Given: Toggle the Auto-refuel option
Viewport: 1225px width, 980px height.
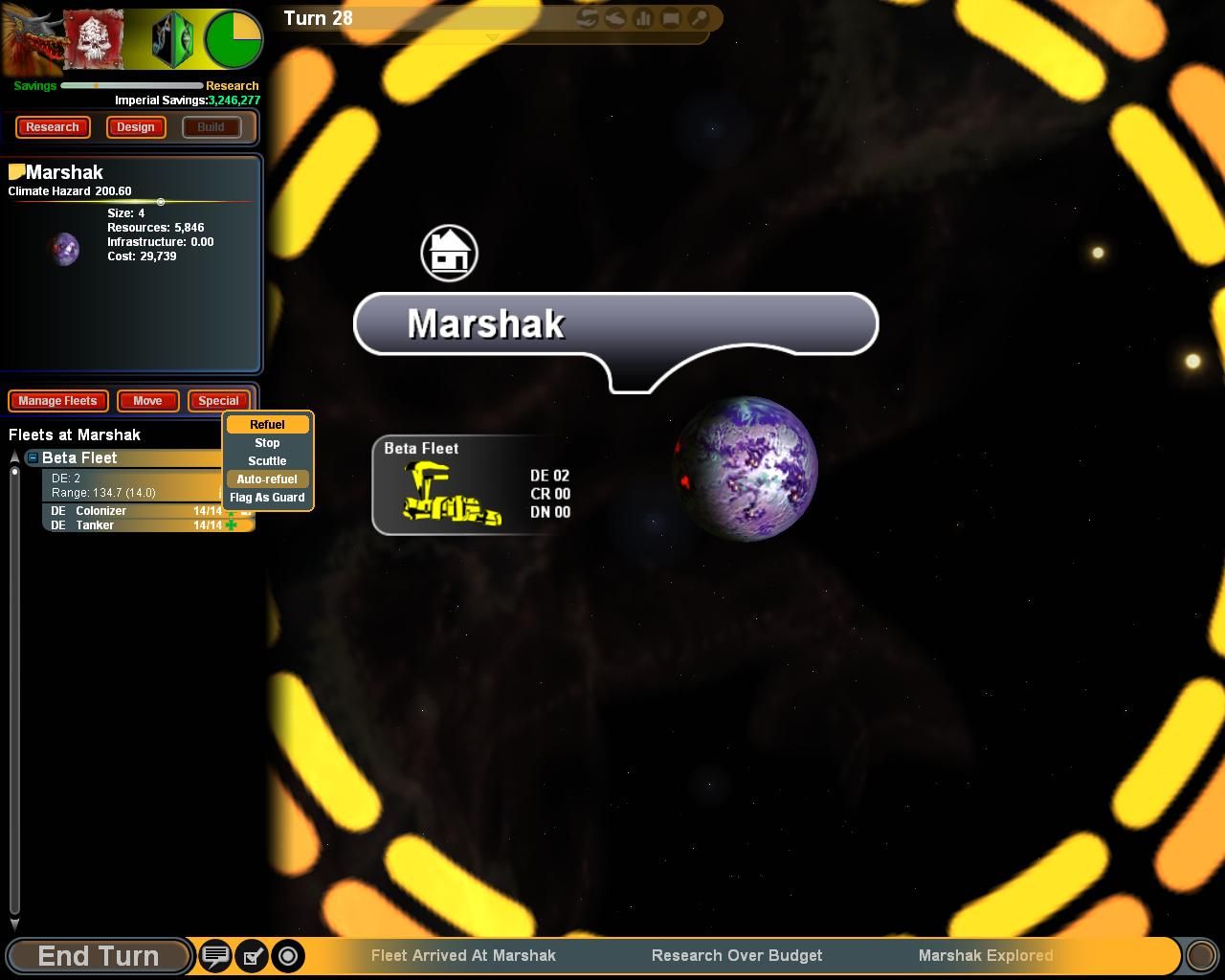Looking at the screenshot, I should click(267, 479).
